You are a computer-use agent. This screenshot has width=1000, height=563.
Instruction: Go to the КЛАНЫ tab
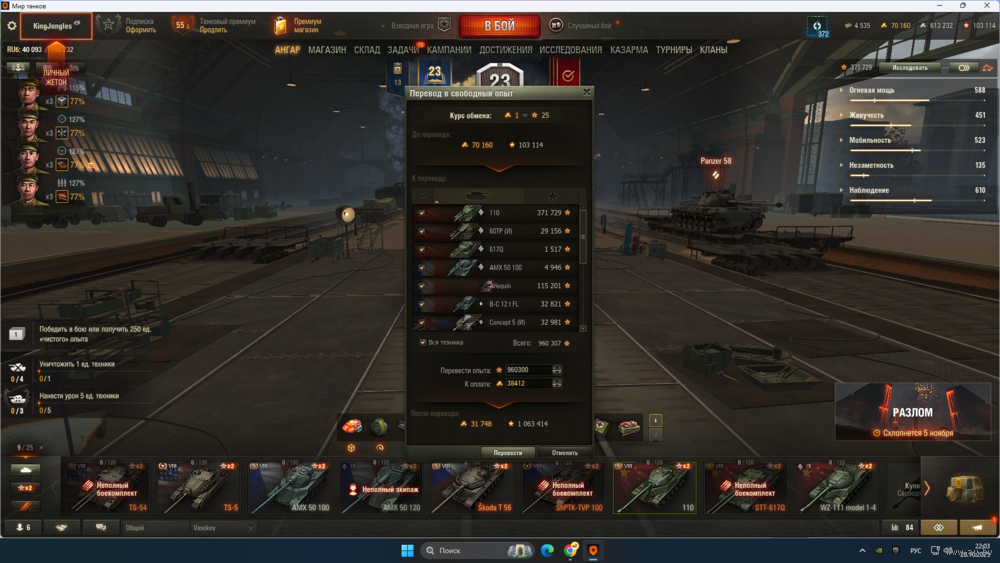pyautogui.click(x=713, y=50)
